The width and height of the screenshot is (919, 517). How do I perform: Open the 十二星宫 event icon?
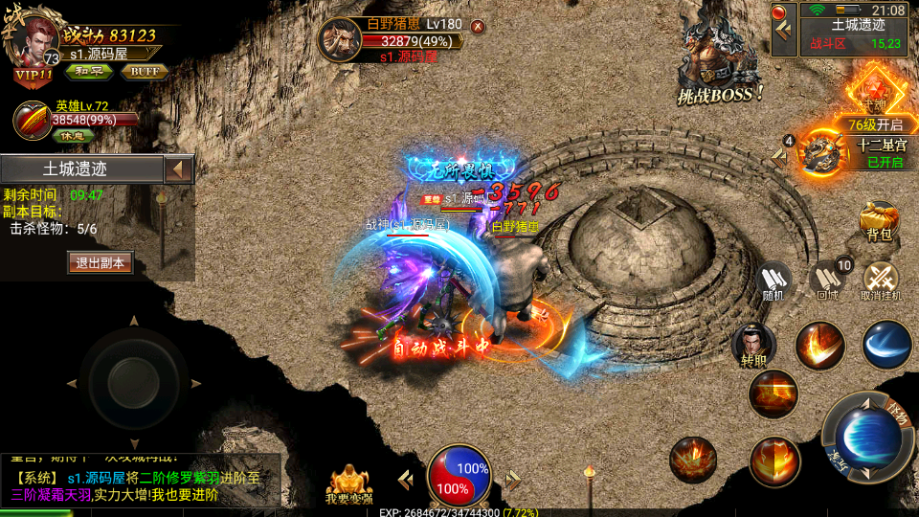[x=825, y=152]
